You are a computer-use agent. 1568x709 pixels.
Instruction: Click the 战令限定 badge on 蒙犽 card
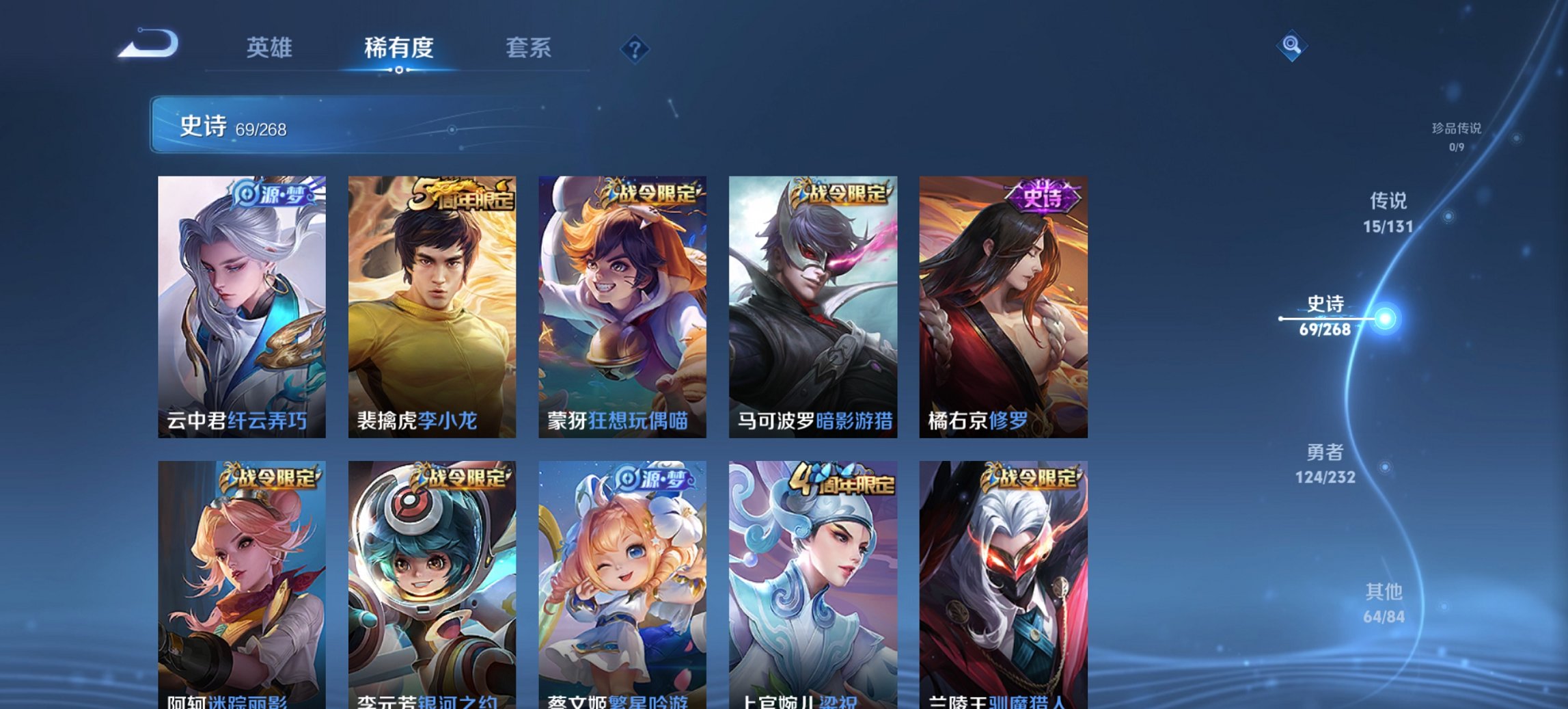[653, 194]
